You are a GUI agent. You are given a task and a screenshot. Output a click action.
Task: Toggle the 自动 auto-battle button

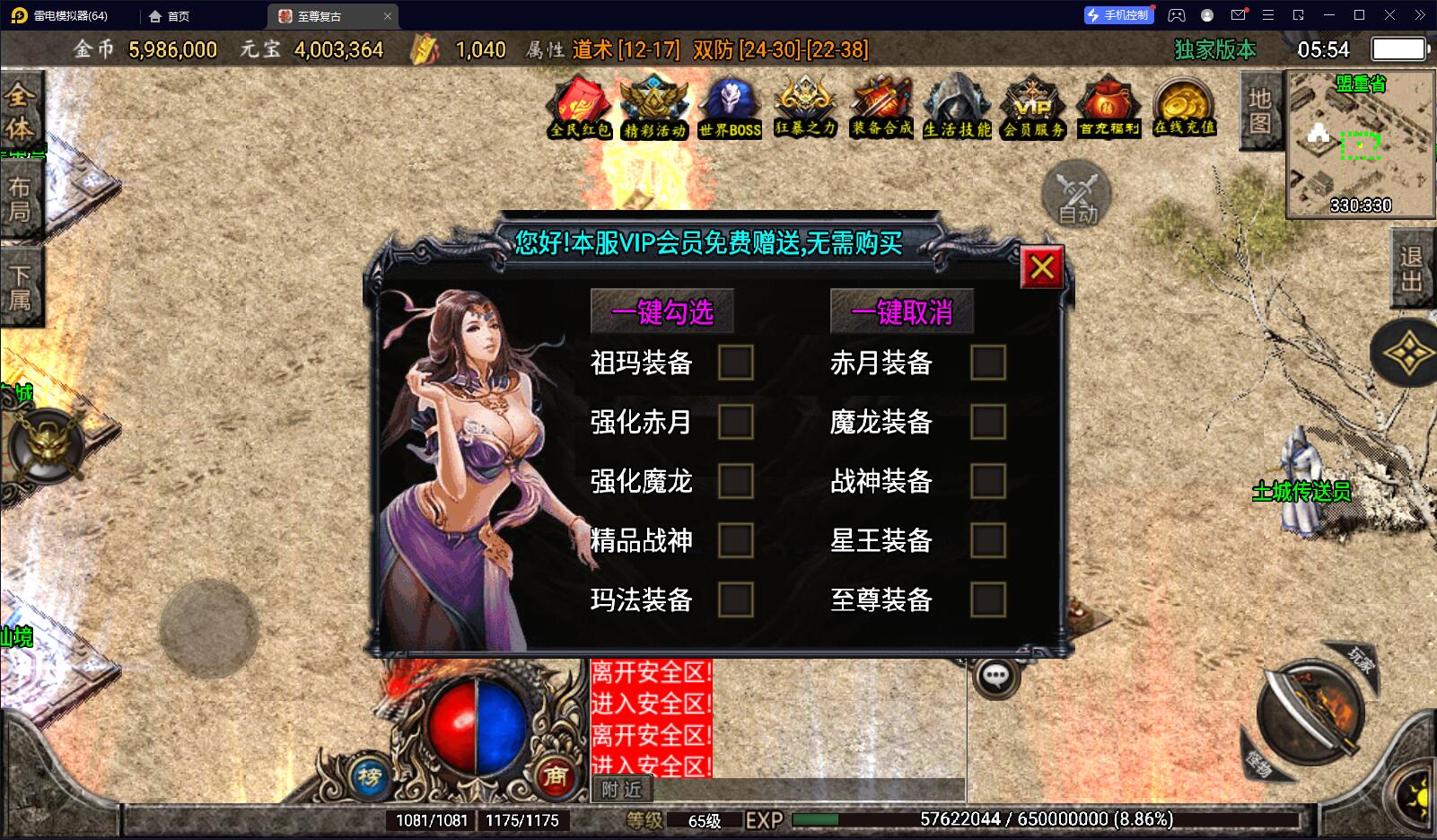pos(1076,195)
